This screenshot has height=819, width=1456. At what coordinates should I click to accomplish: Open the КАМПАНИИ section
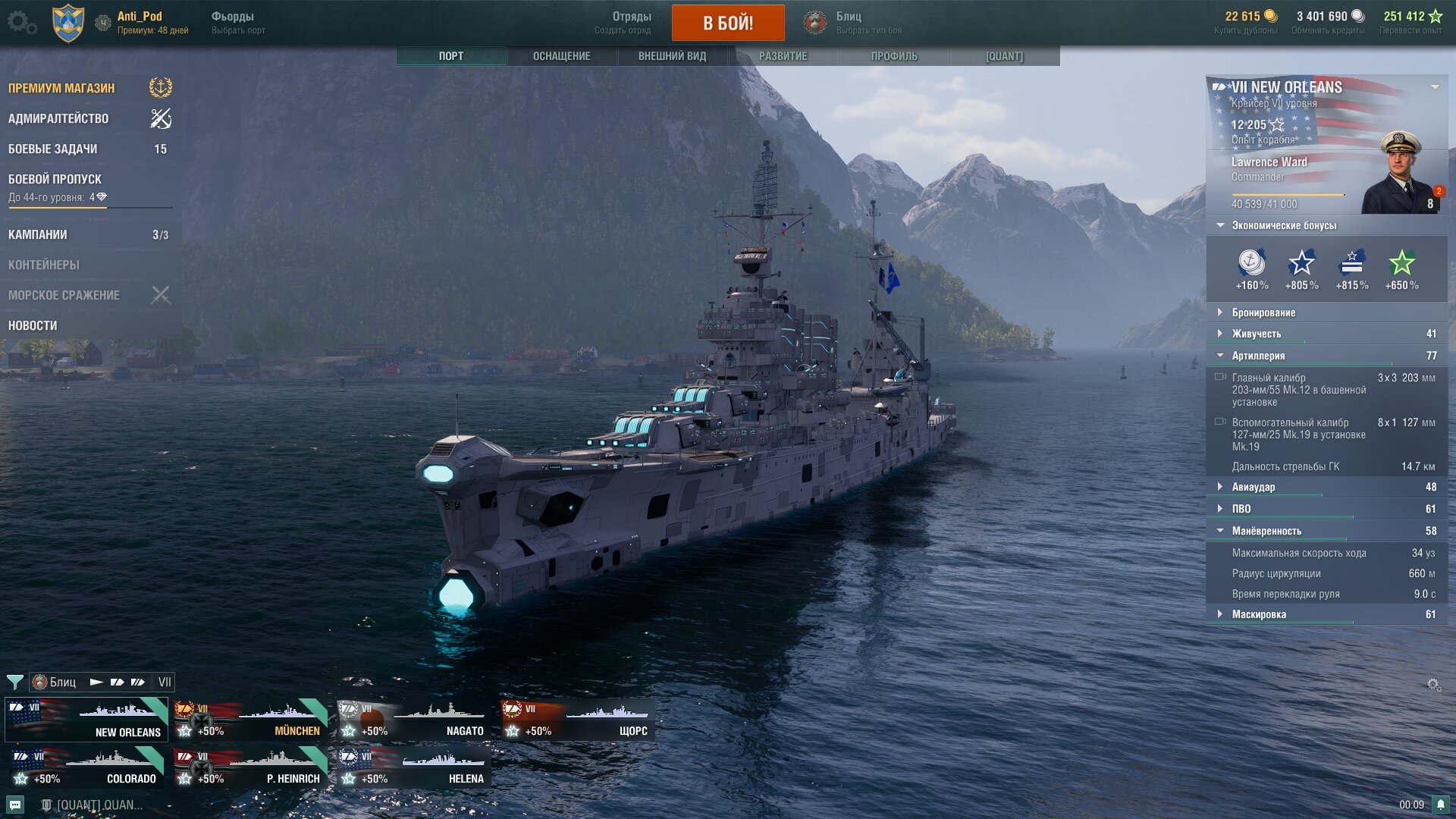point(38,234)
